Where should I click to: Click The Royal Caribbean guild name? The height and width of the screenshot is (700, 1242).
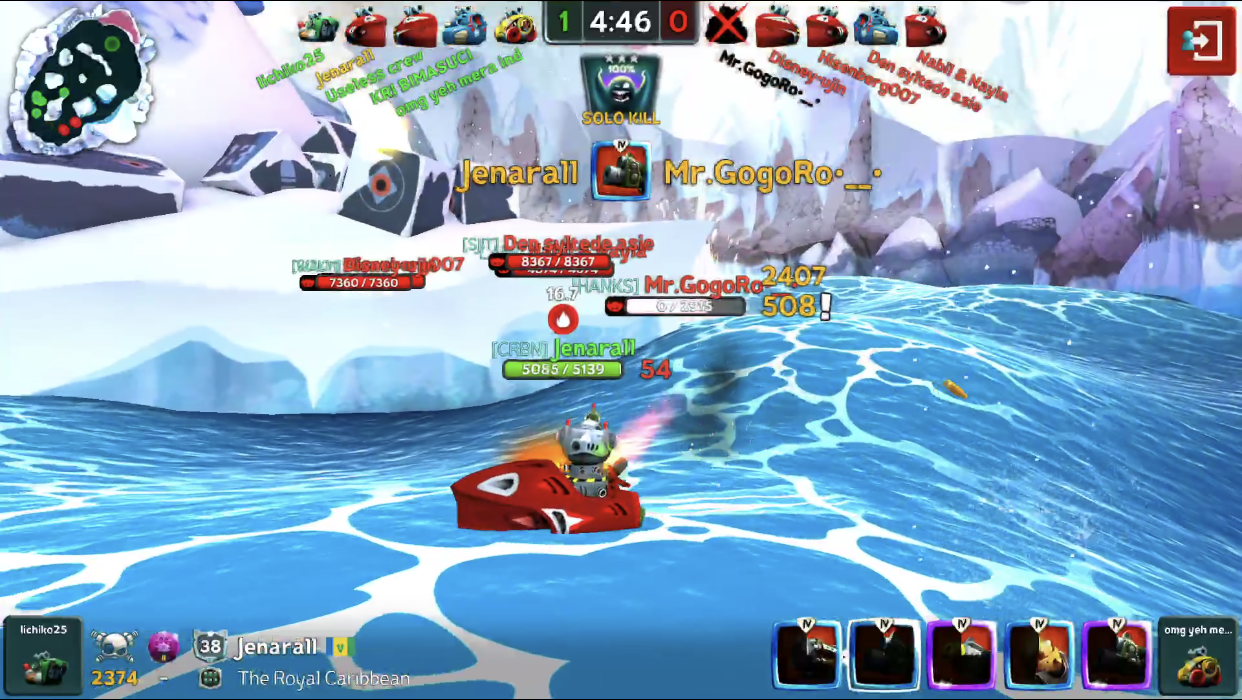[323, 679]
